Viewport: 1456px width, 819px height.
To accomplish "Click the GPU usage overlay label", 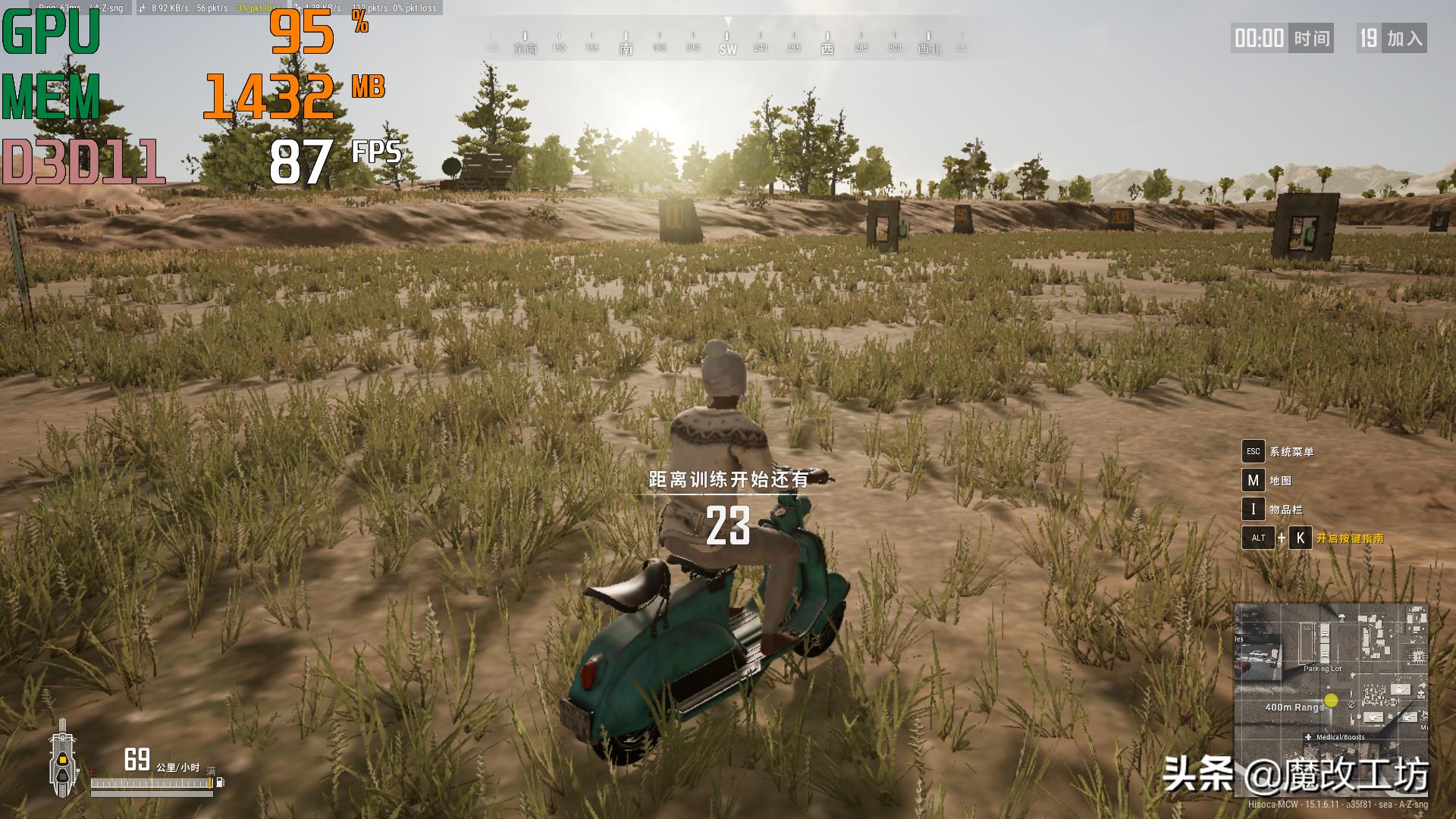I will pyautogui.click(x=49, y=30).
